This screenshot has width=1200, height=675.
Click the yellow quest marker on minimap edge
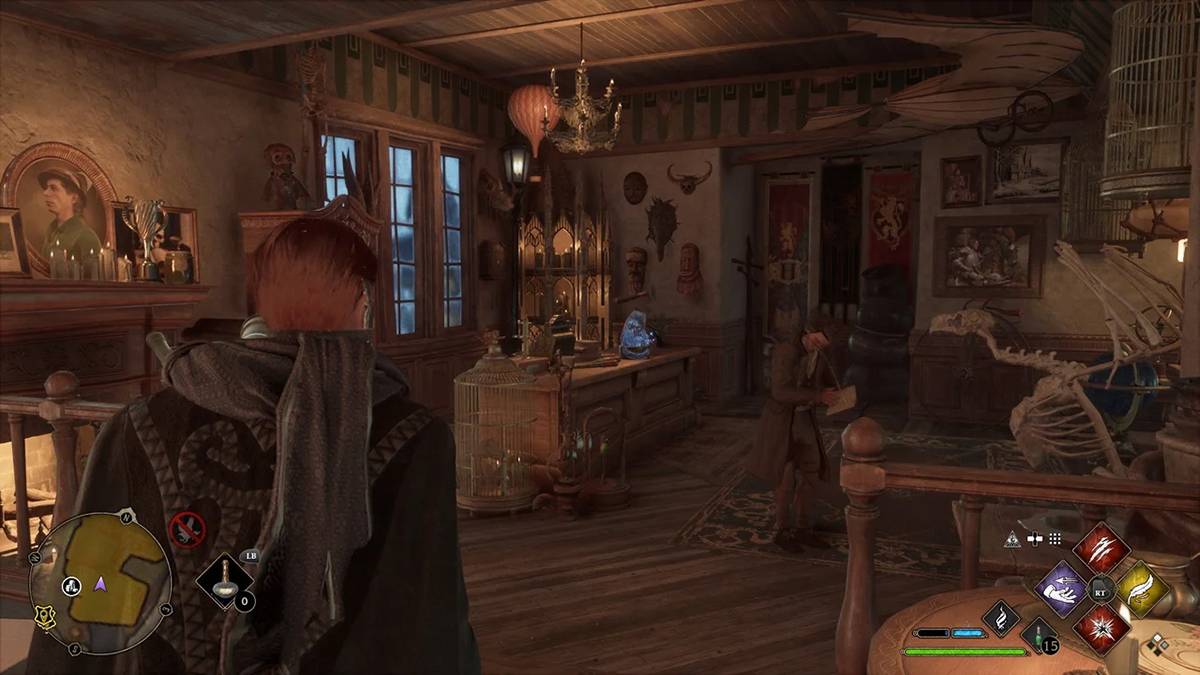coord(43,619)
